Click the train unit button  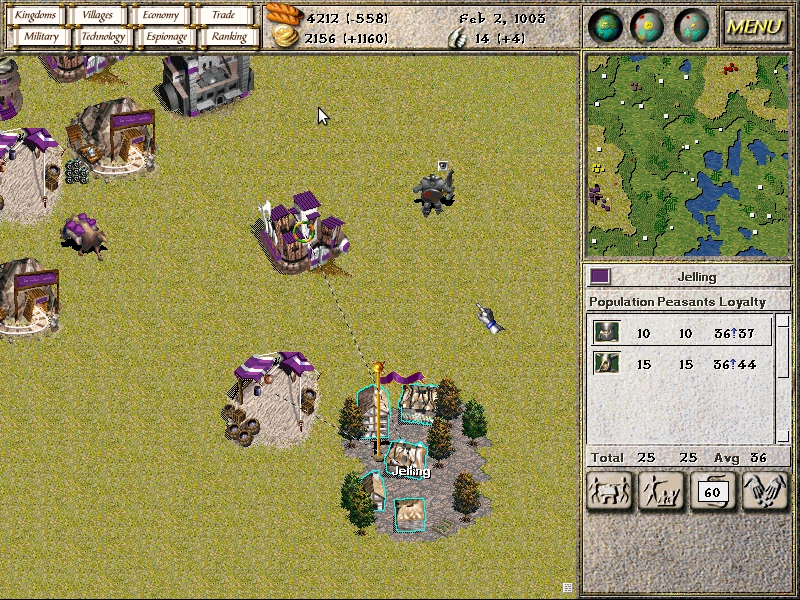pos(660,491)
